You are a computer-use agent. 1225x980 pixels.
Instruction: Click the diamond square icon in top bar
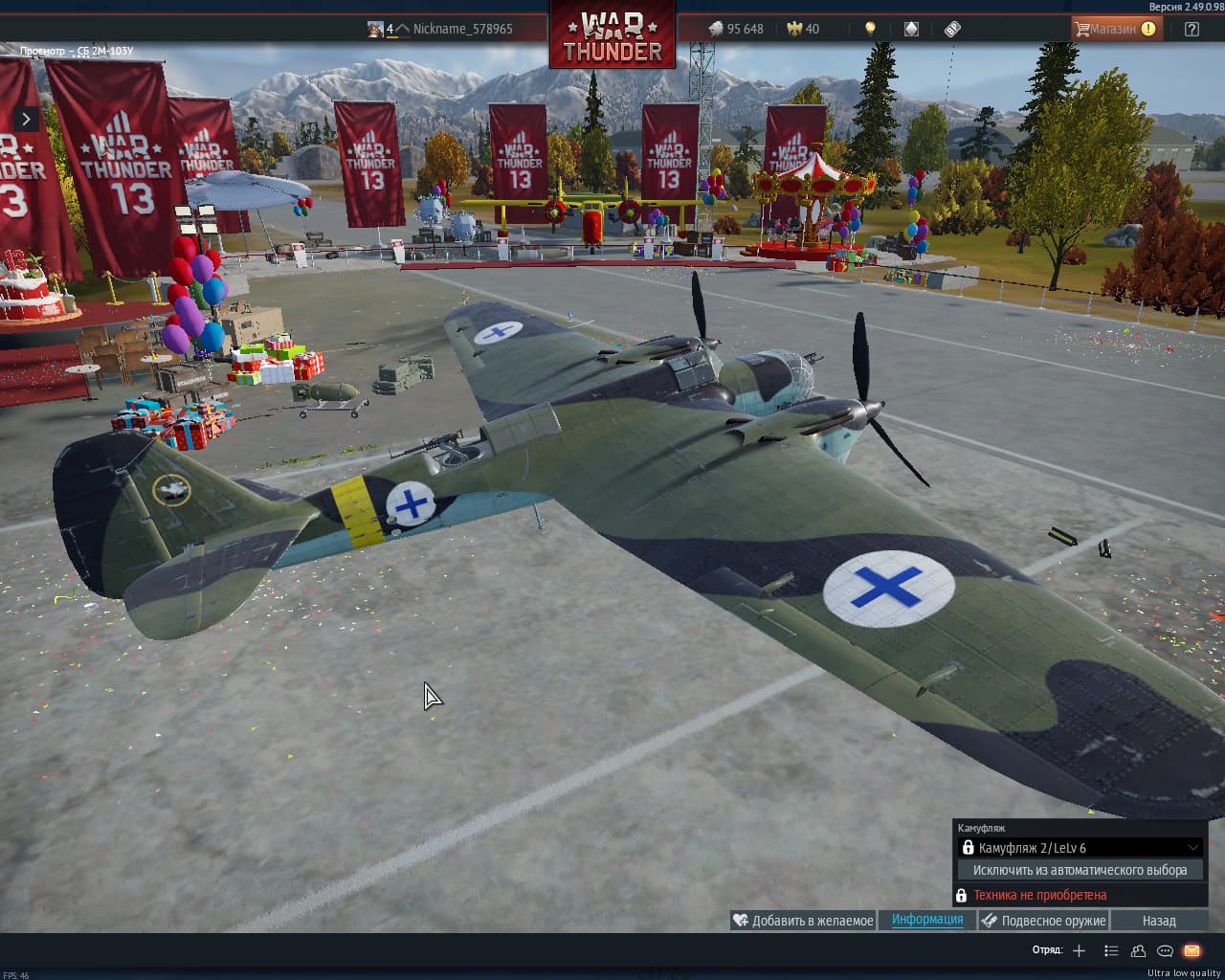(x=911, y=29)
